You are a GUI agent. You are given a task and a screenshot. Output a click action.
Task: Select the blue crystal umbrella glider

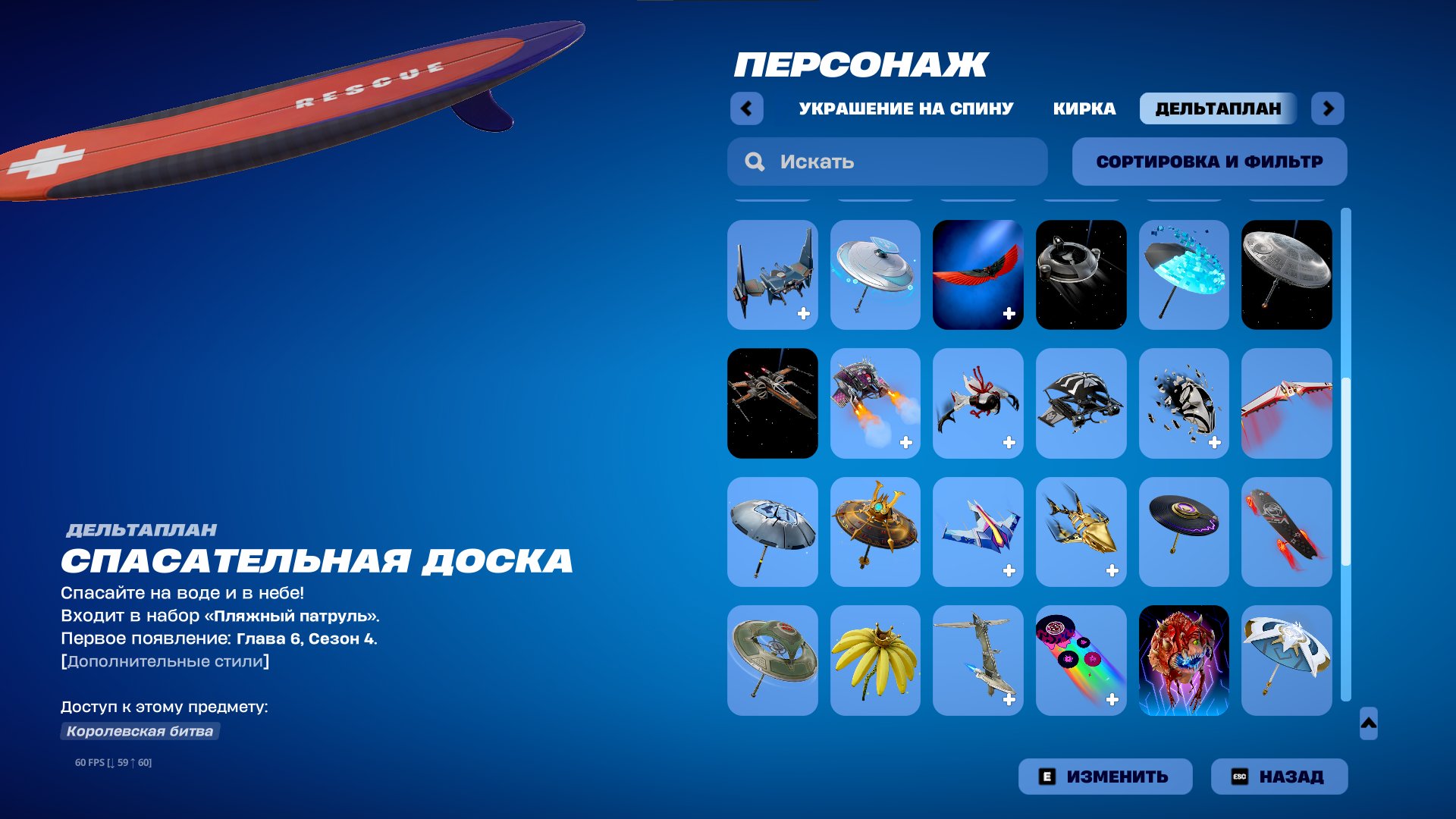point(1185,275)
